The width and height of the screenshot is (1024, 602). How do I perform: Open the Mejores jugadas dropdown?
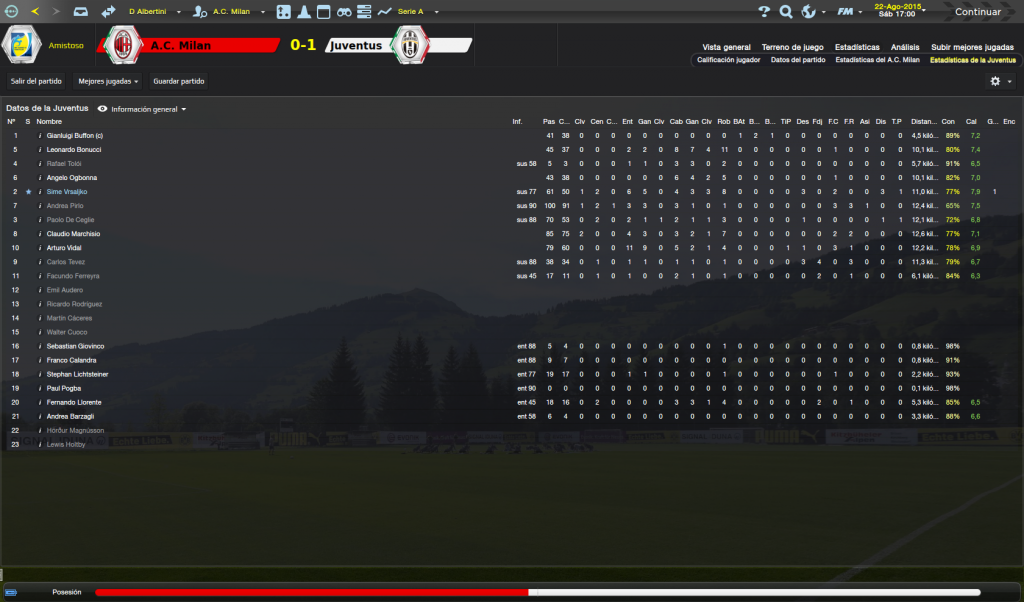(108, 81)
